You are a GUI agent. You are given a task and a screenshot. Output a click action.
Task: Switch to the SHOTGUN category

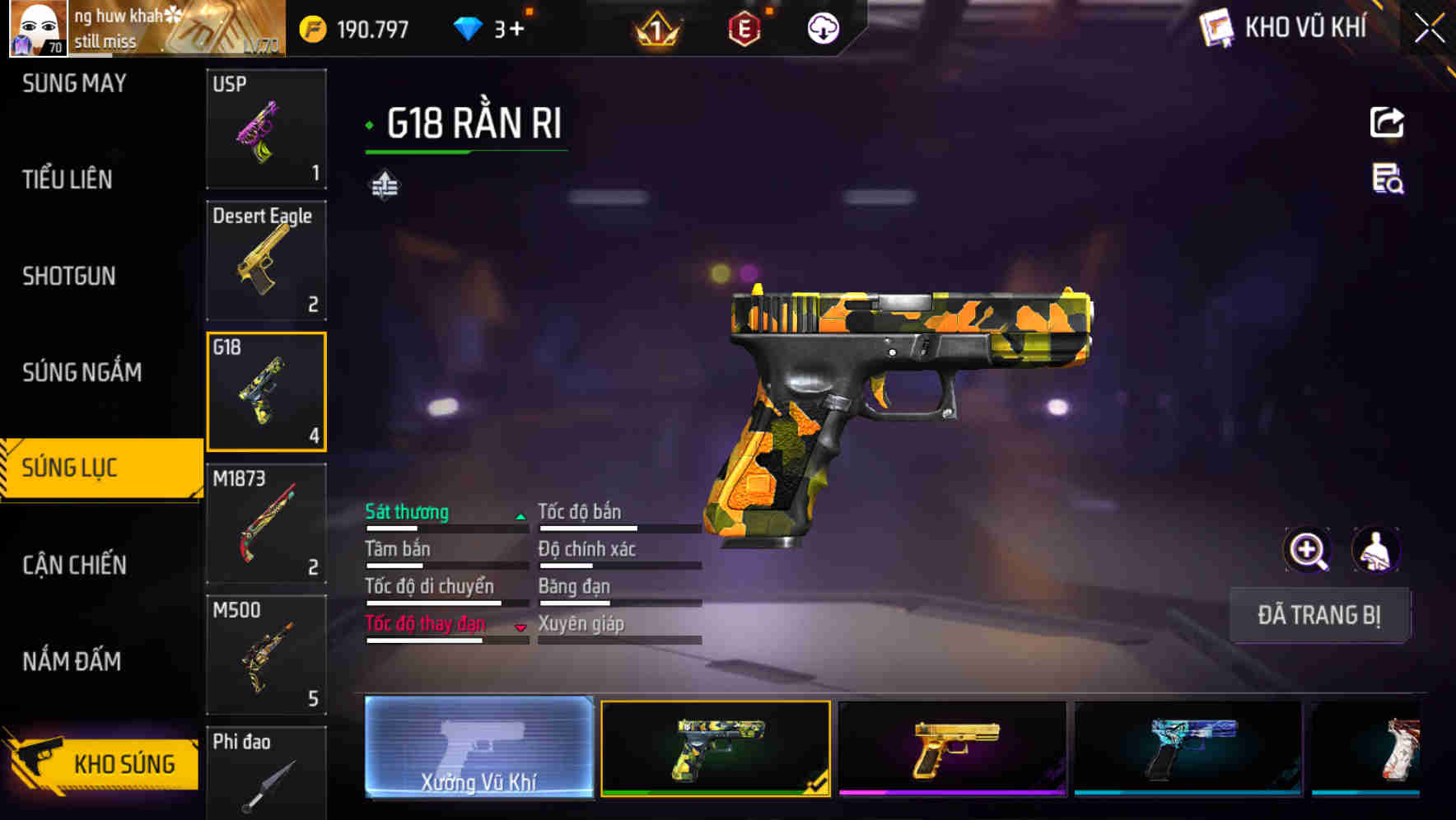point(68,277)
